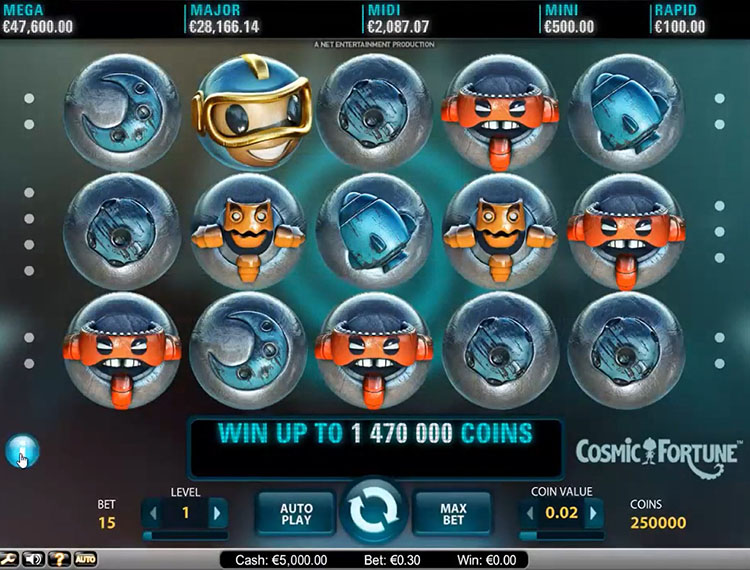Toggle sound with the speaker icon
The image size is (750, 570).
click(x=34, y=559)
